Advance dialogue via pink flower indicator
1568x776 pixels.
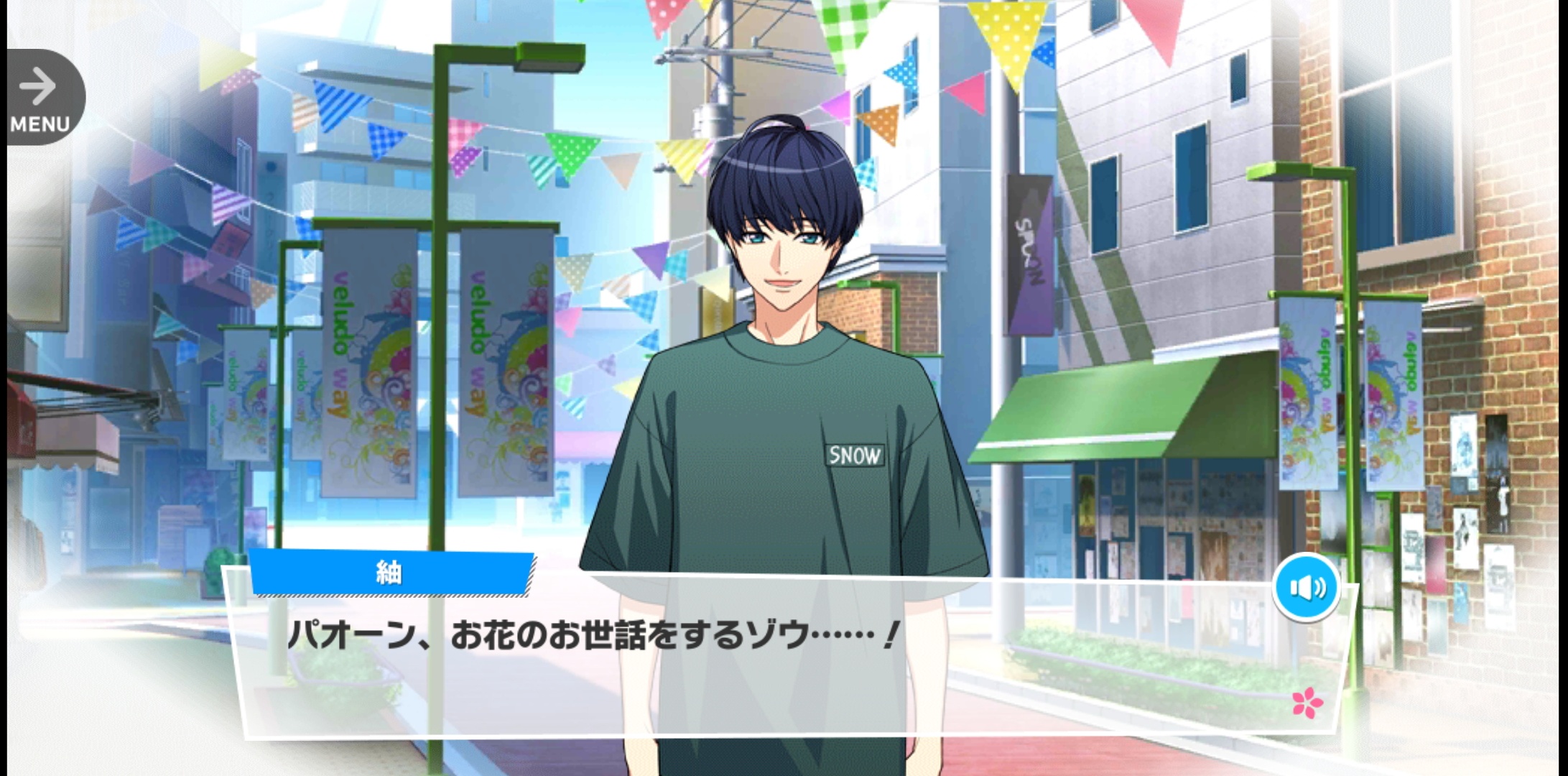pos(1307,703)
